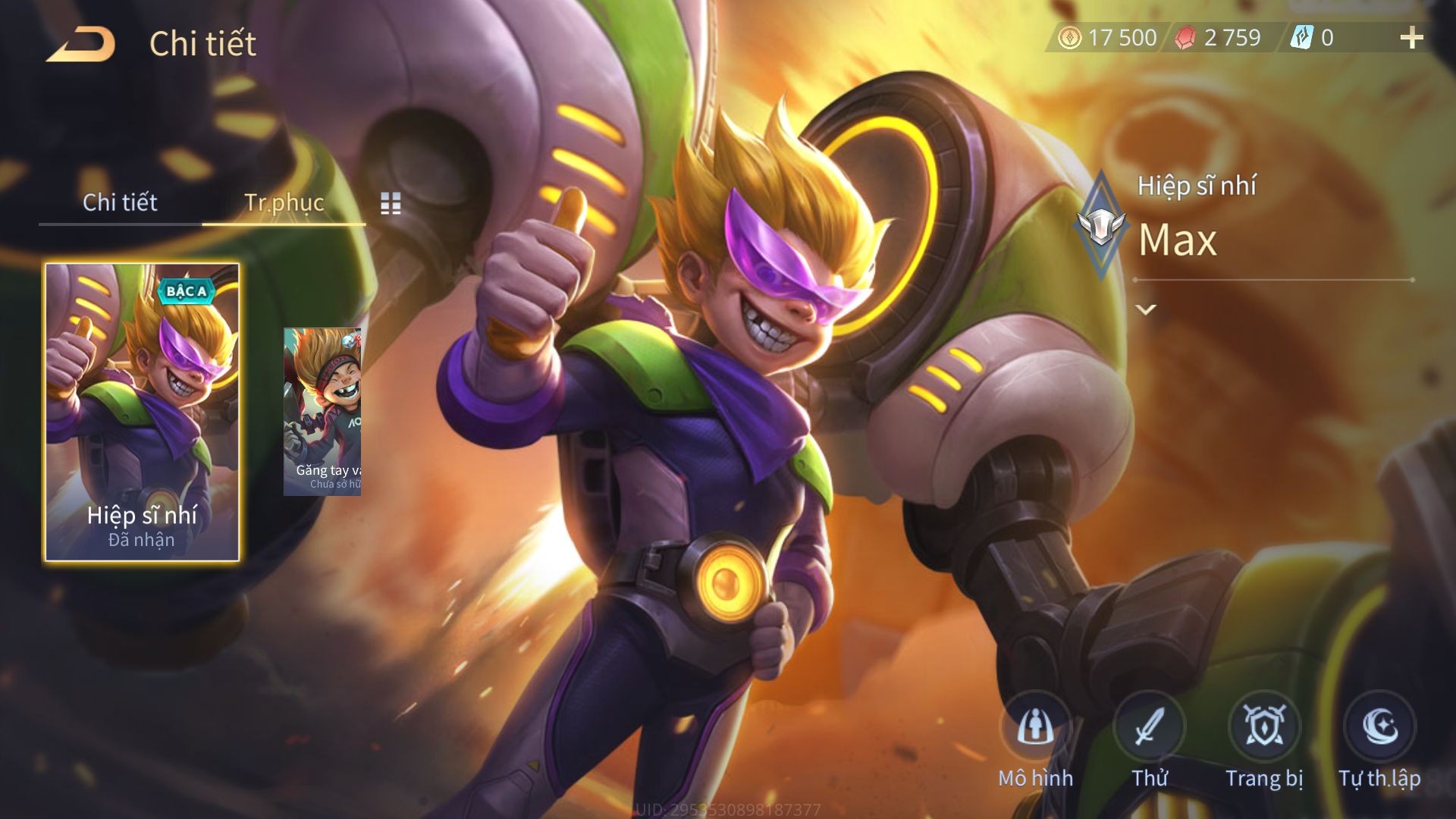Switch to the Chi tiết tab
1456x819 pixels.
[120, 202]
